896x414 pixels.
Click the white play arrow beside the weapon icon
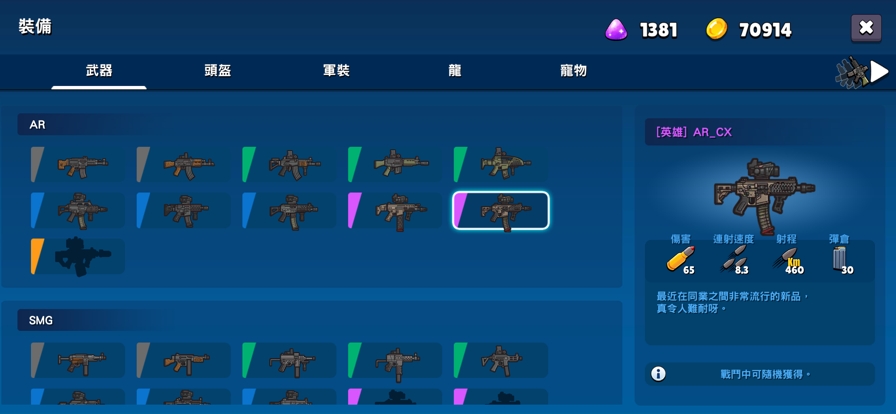pyautogui.click(x=879, y=71)
